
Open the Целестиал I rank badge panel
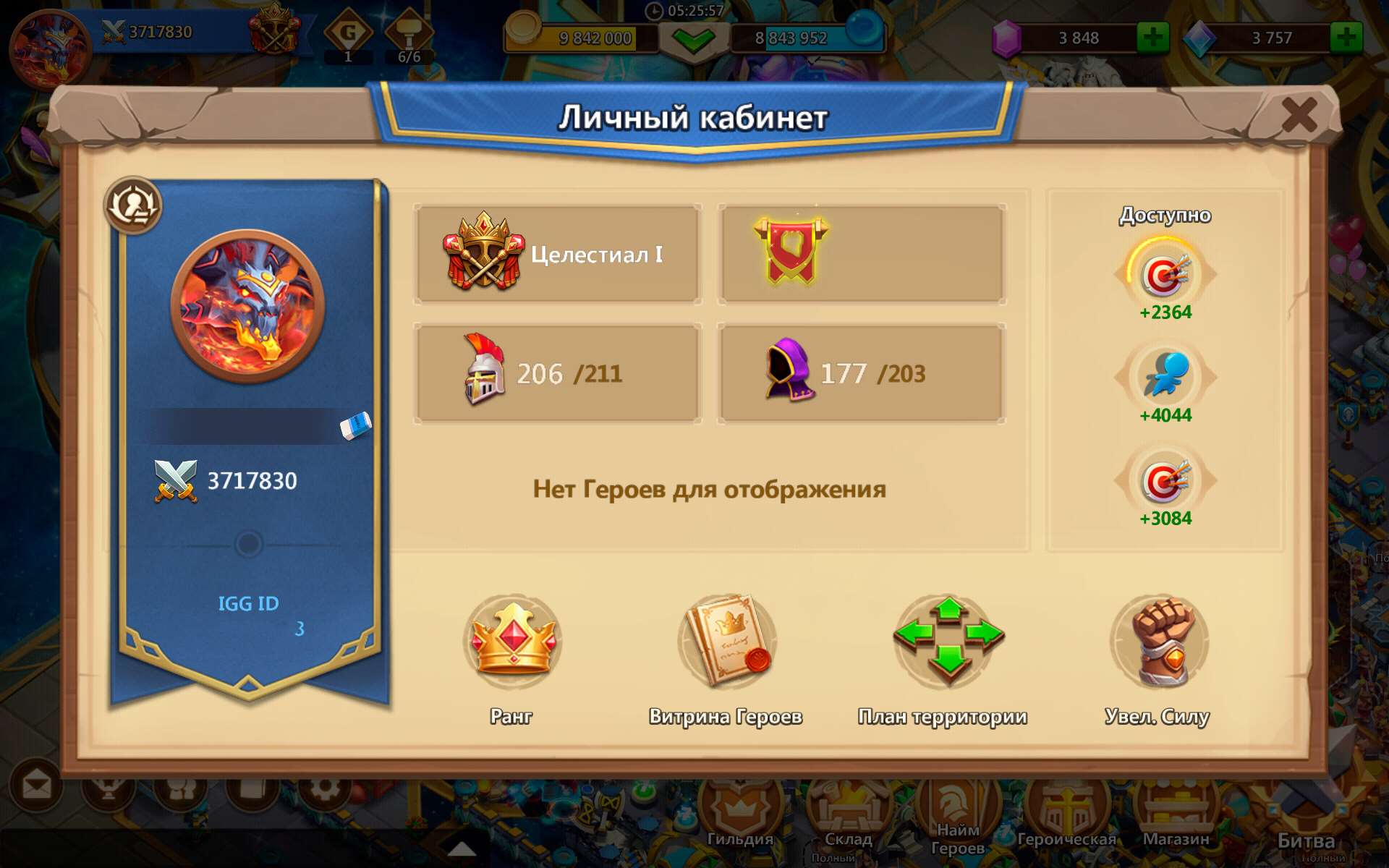tap(557, 253)
